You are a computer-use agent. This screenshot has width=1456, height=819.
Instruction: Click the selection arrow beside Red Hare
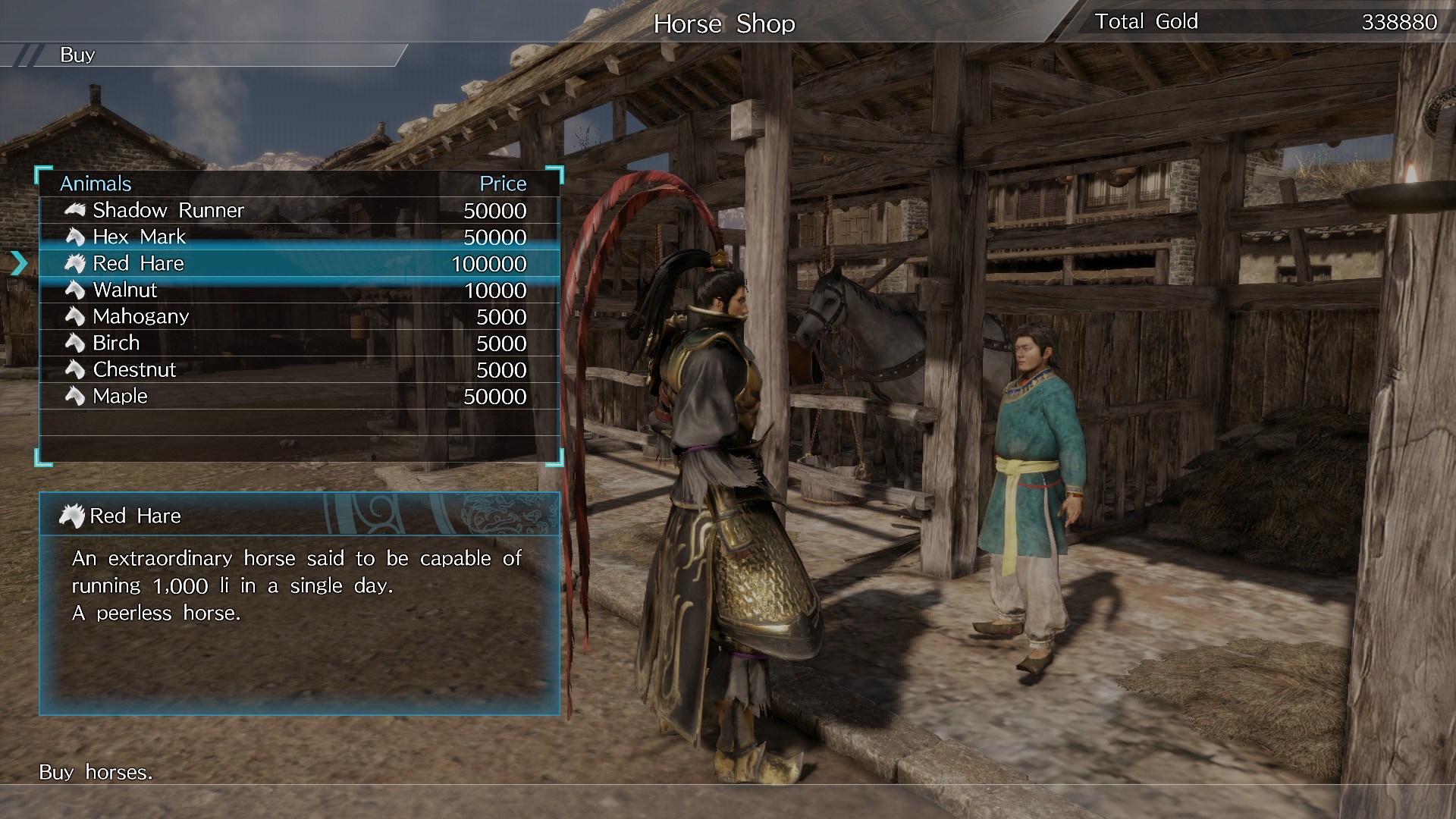click(x=18, y=264)
